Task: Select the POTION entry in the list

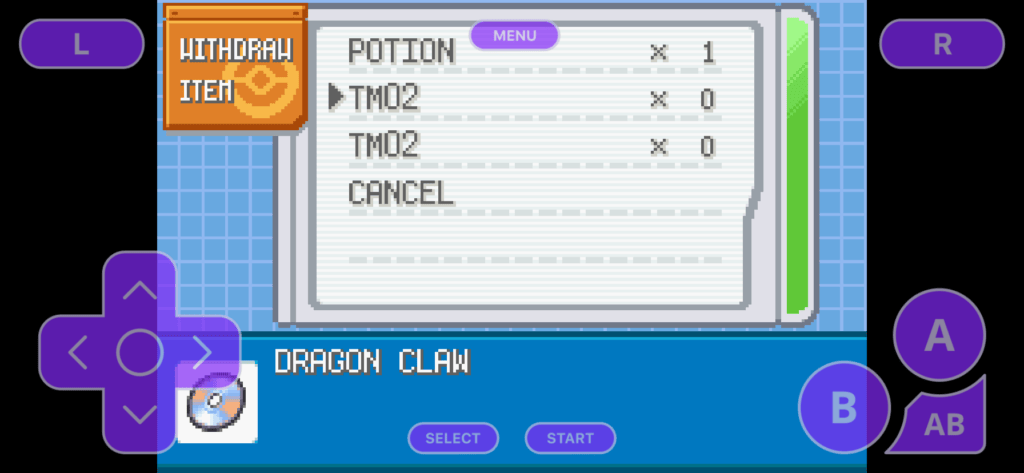Action: (x=401, y=51)
